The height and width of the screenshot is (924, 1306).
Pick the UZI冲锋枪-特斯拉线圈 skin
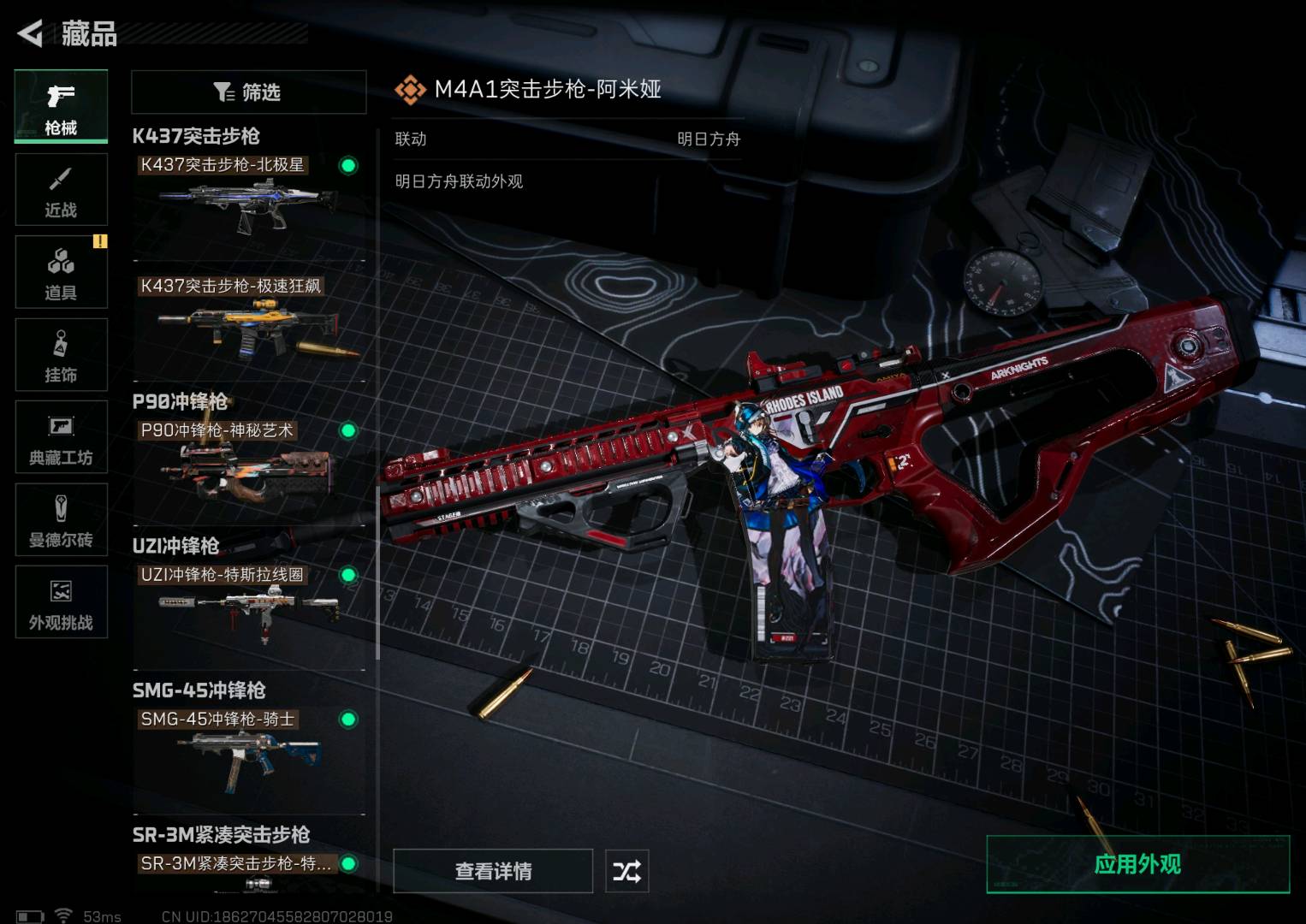[x=248, y=612]
